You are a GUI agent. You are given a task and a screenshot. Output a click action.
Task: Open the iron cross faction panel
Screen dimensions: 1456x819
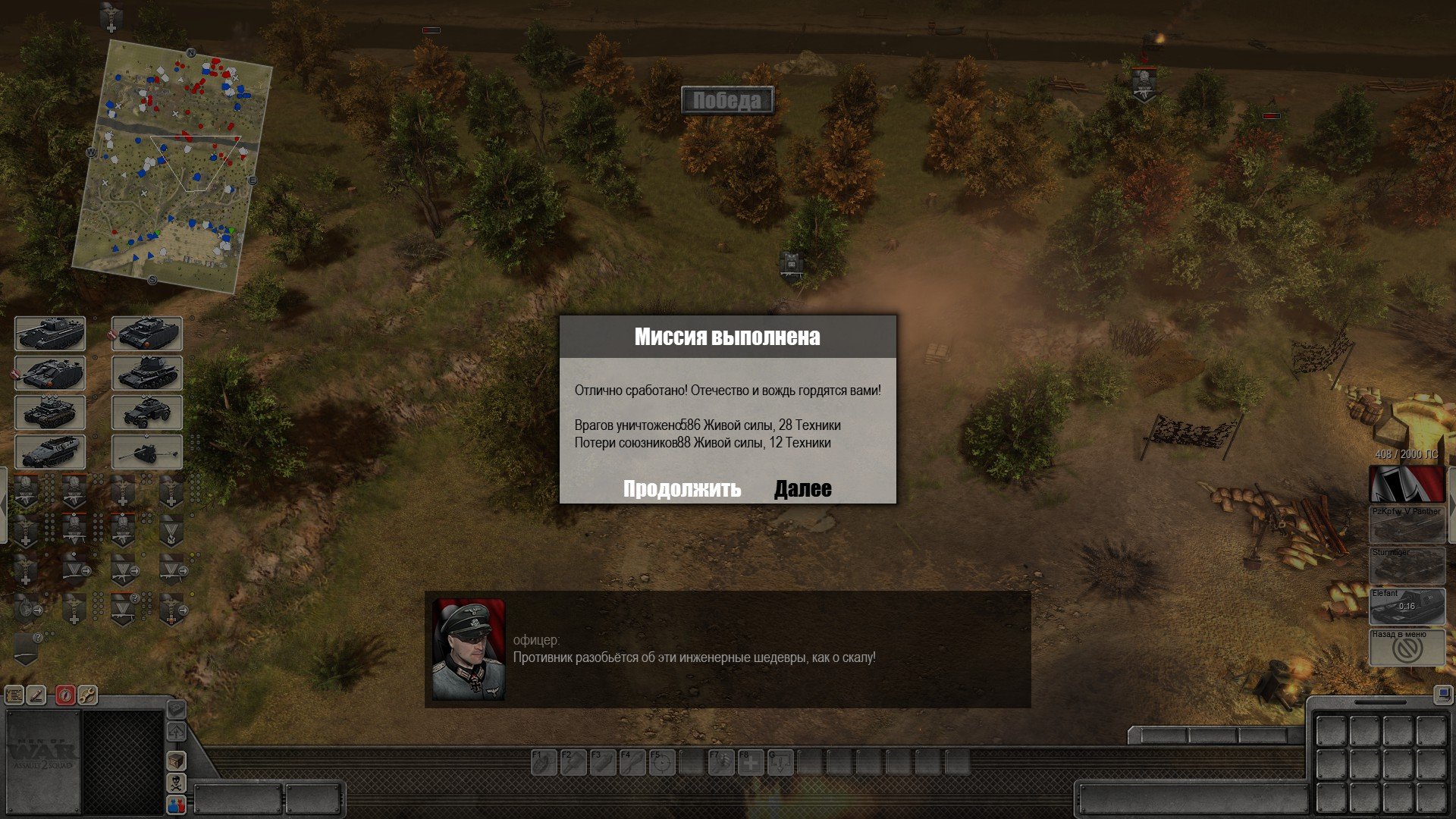coord(1407,484)
